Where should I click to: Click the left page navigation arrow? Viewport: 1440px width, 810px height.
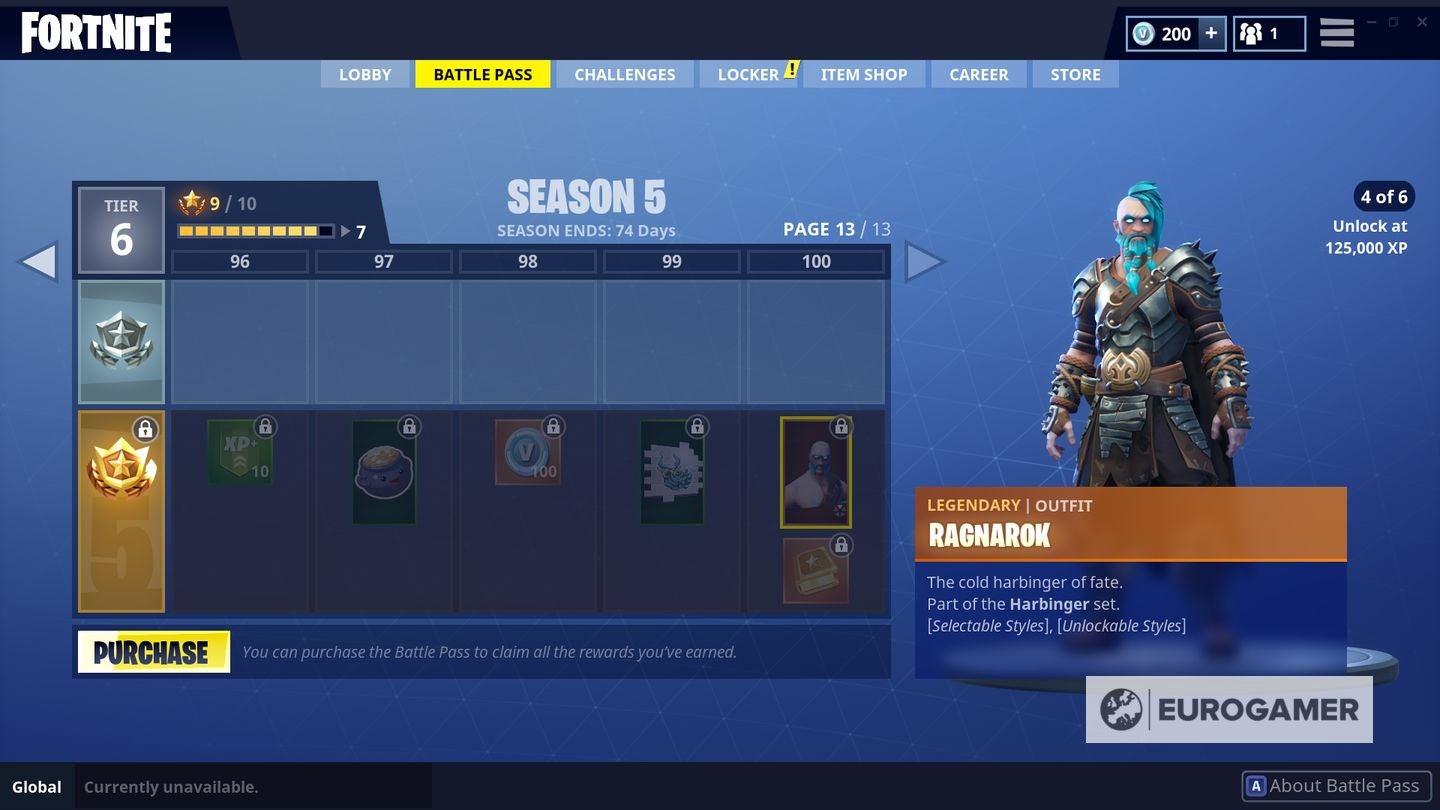[x=40, y=261]
